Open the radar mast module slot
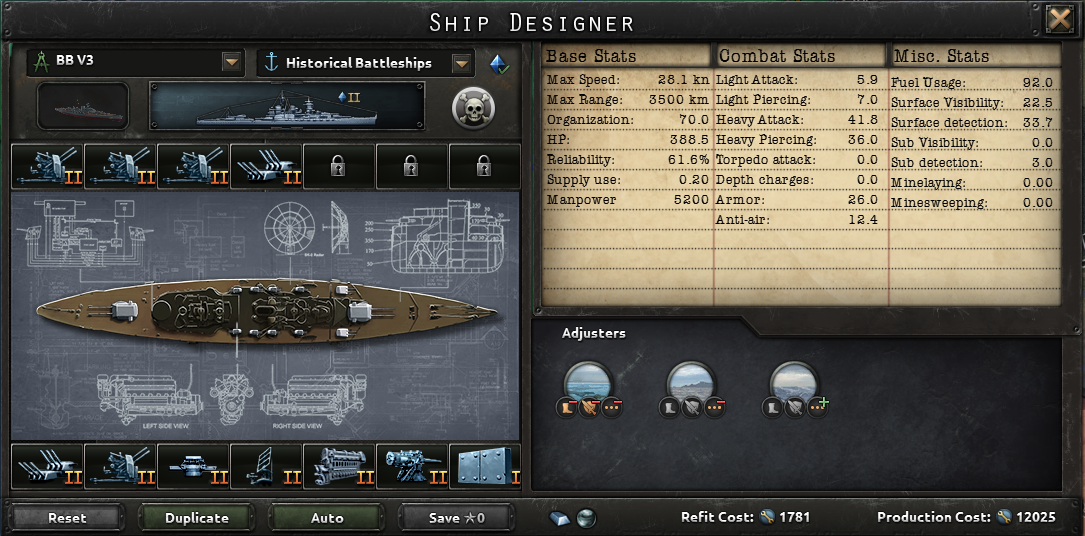1085x536 pixels. click(266, 466)
